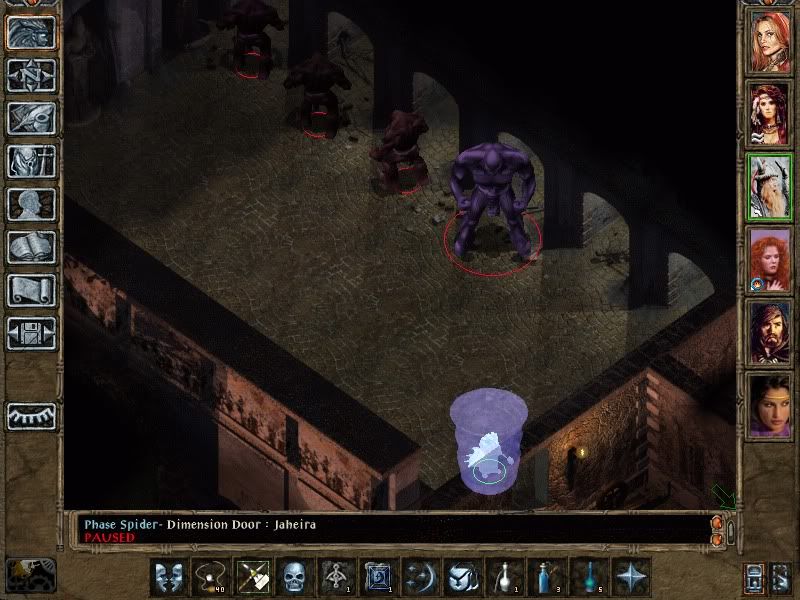This screenshot has height=600, width=800.
Task: Select the twin masks action button
Action: 168,577
